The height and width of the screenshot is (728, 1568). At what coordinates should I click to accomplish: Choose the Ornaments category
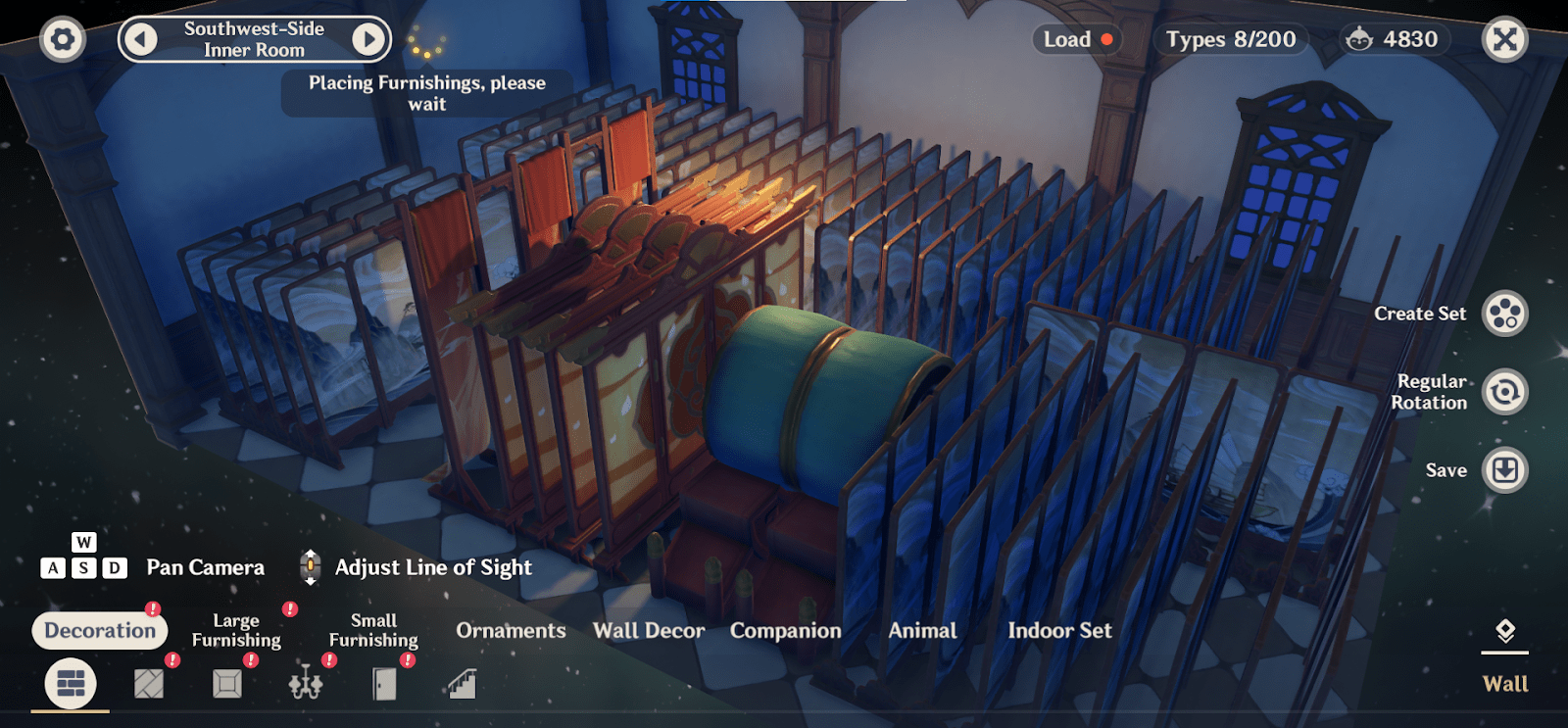[511, 630]
